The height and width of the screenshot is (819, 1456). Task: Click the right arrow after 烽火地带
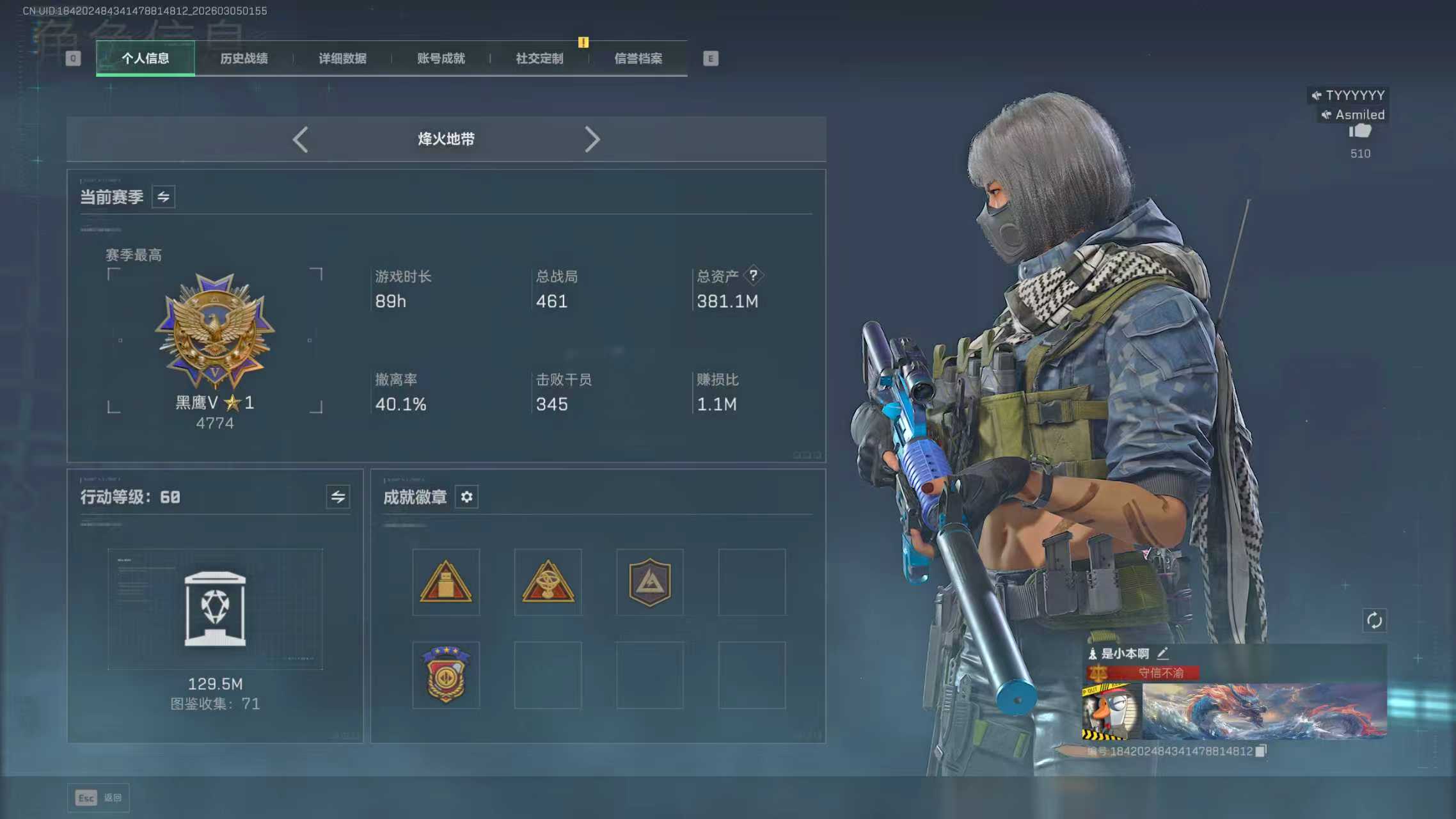click(592, 139)
